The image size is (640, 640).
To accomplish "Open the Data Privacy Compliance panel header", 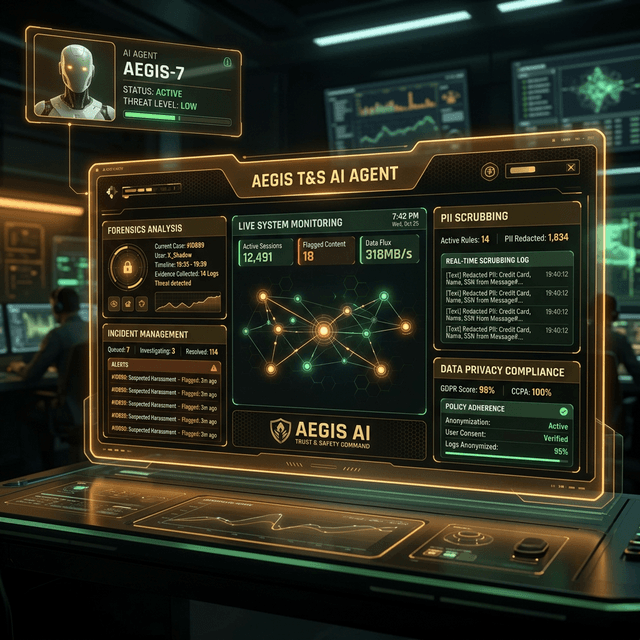I will coord(503,371).
